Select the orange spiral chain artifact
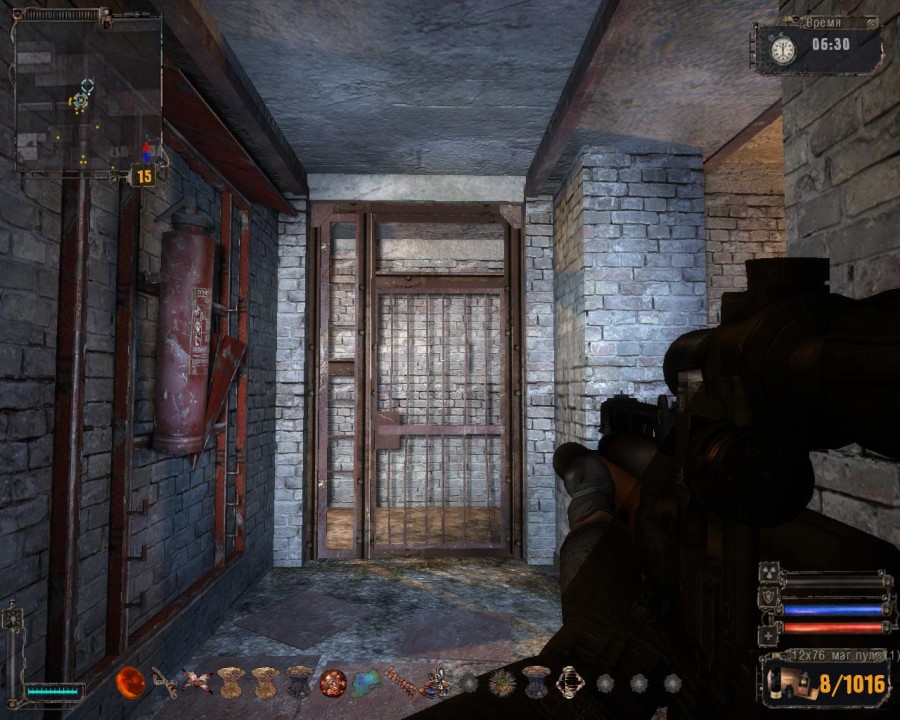This screenshot has height=720, width=900. coord(400,683)
